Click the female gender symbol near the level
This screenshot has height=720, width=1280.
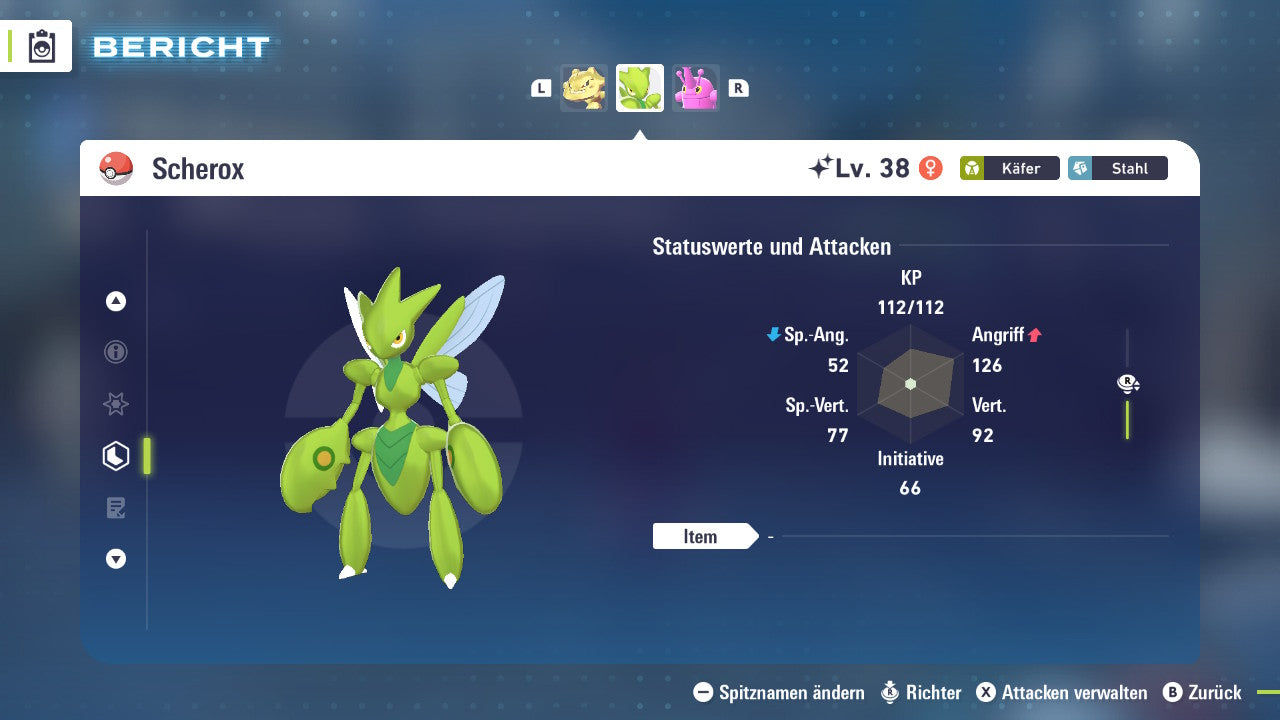coord(932,168)
